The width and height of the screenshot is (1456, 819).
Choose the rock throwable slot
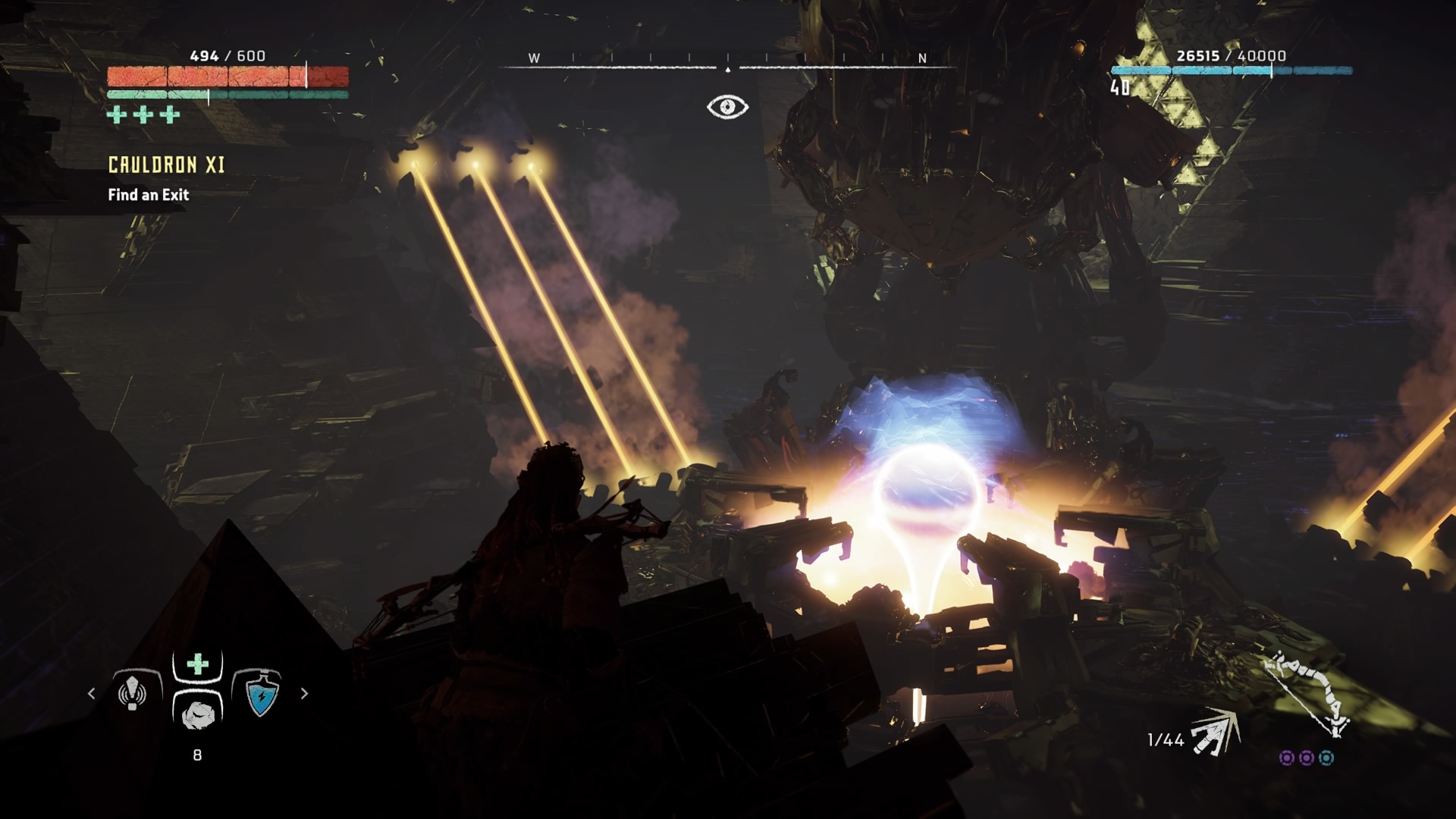(198, 713)
